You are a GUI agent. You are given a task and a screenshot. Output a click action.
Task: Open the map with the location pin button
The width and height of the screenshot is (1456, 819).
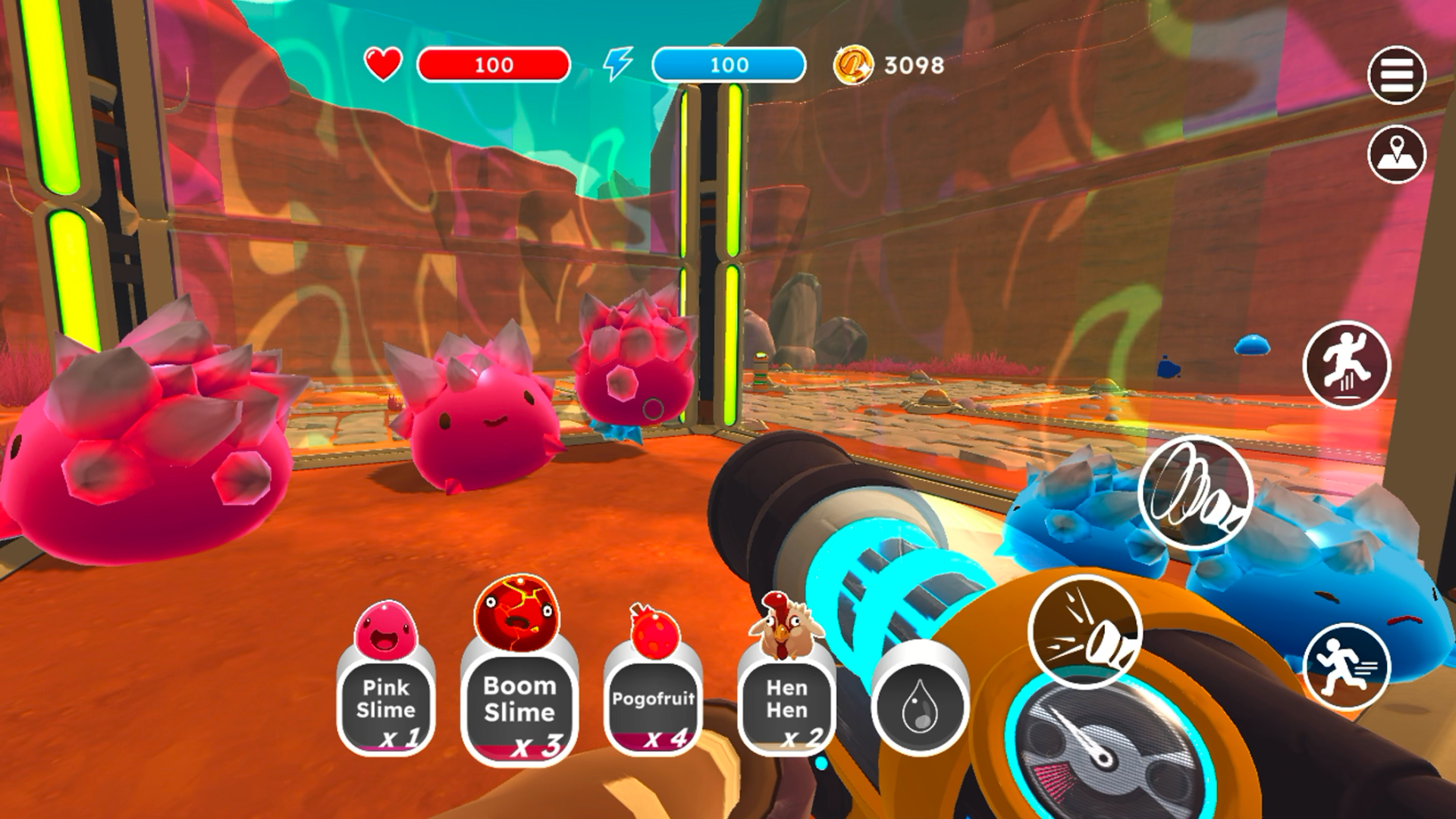(x=1396, y=154)
